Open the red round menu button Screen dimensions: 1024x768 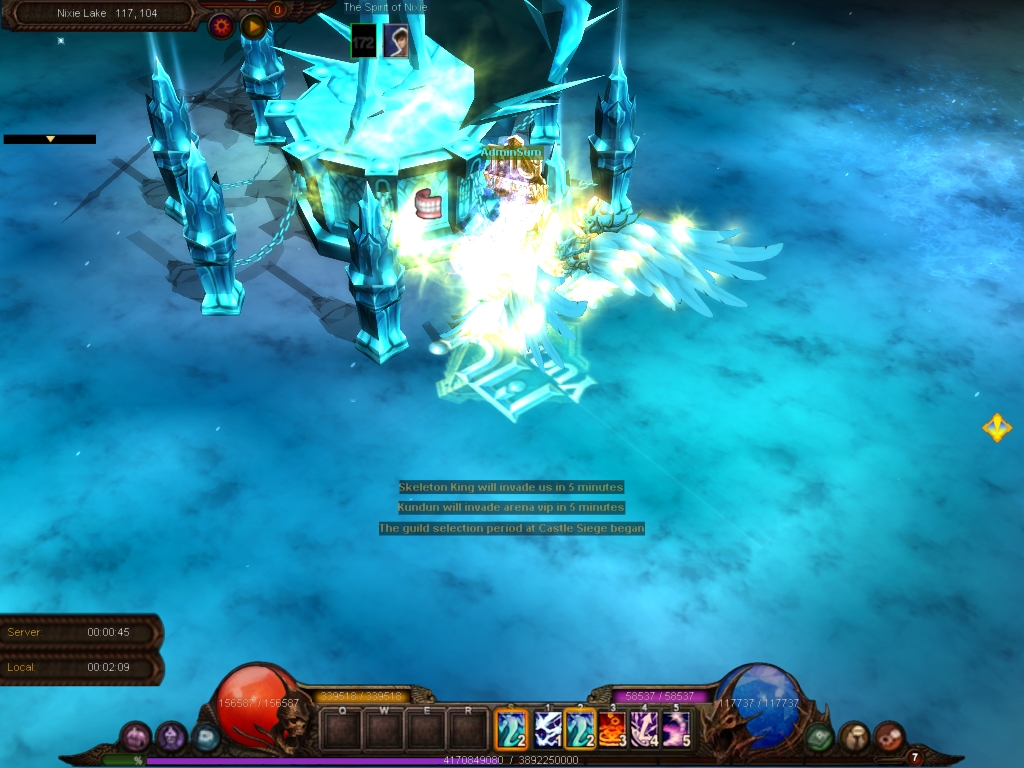[889, 738]
